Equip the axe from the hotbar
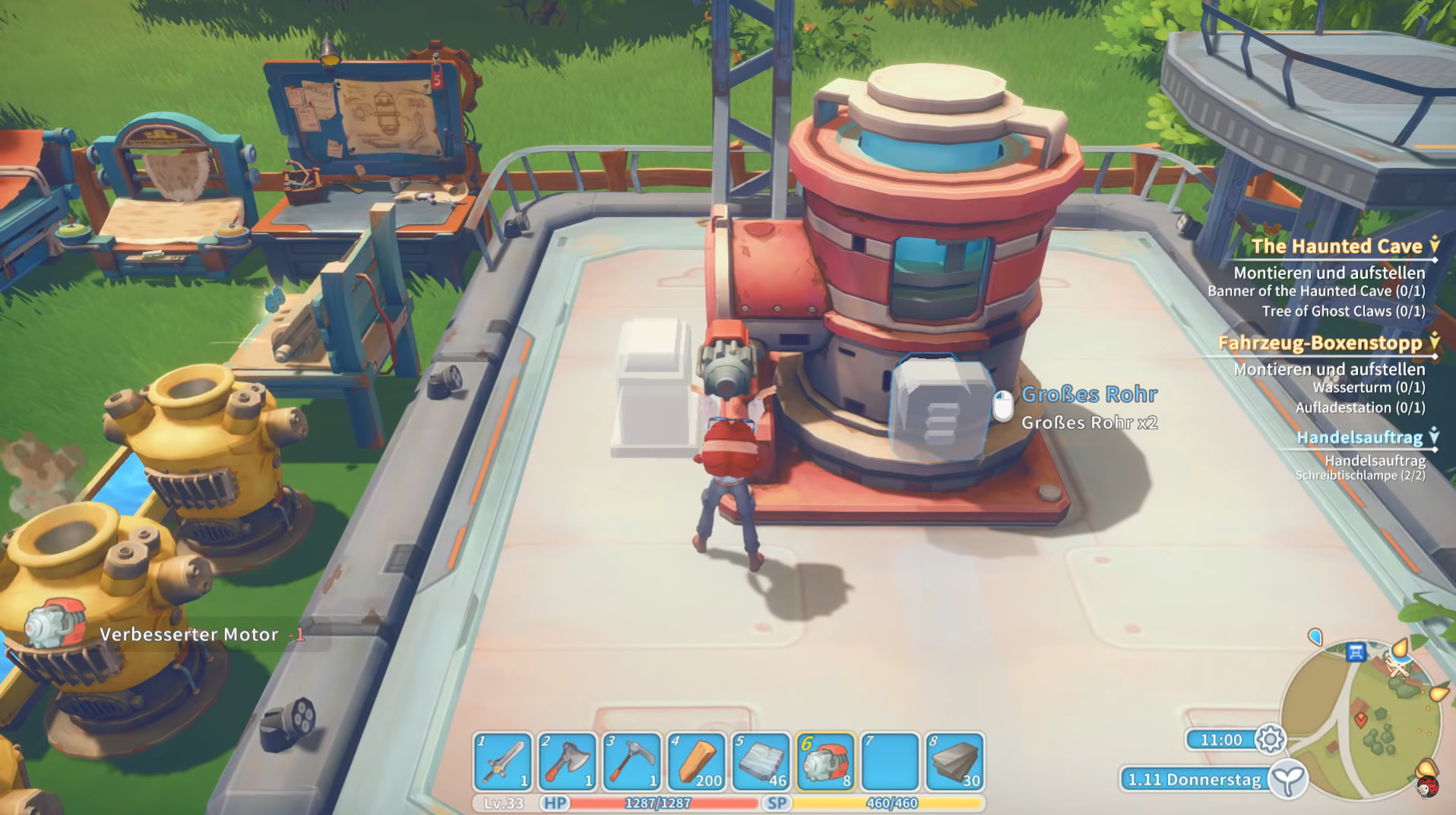Viewport: 1456px width, 815px height. click(x=568, y=762)
